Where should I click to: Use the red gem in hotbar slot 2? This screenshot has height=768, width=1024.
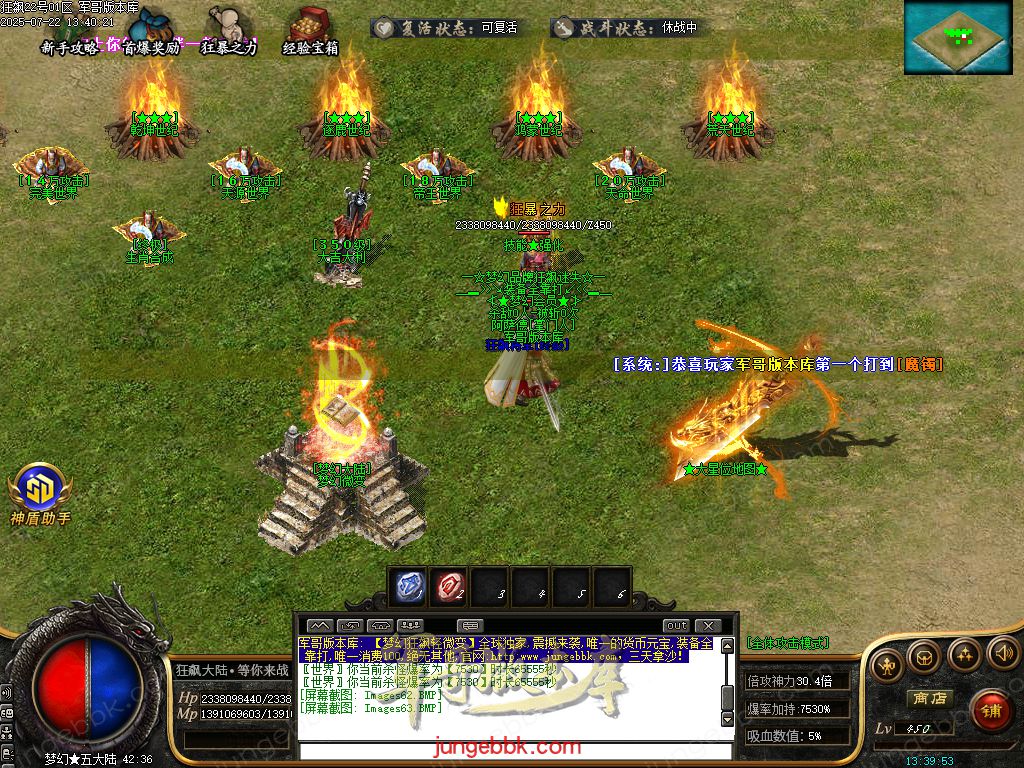click(x=450, y=587)
